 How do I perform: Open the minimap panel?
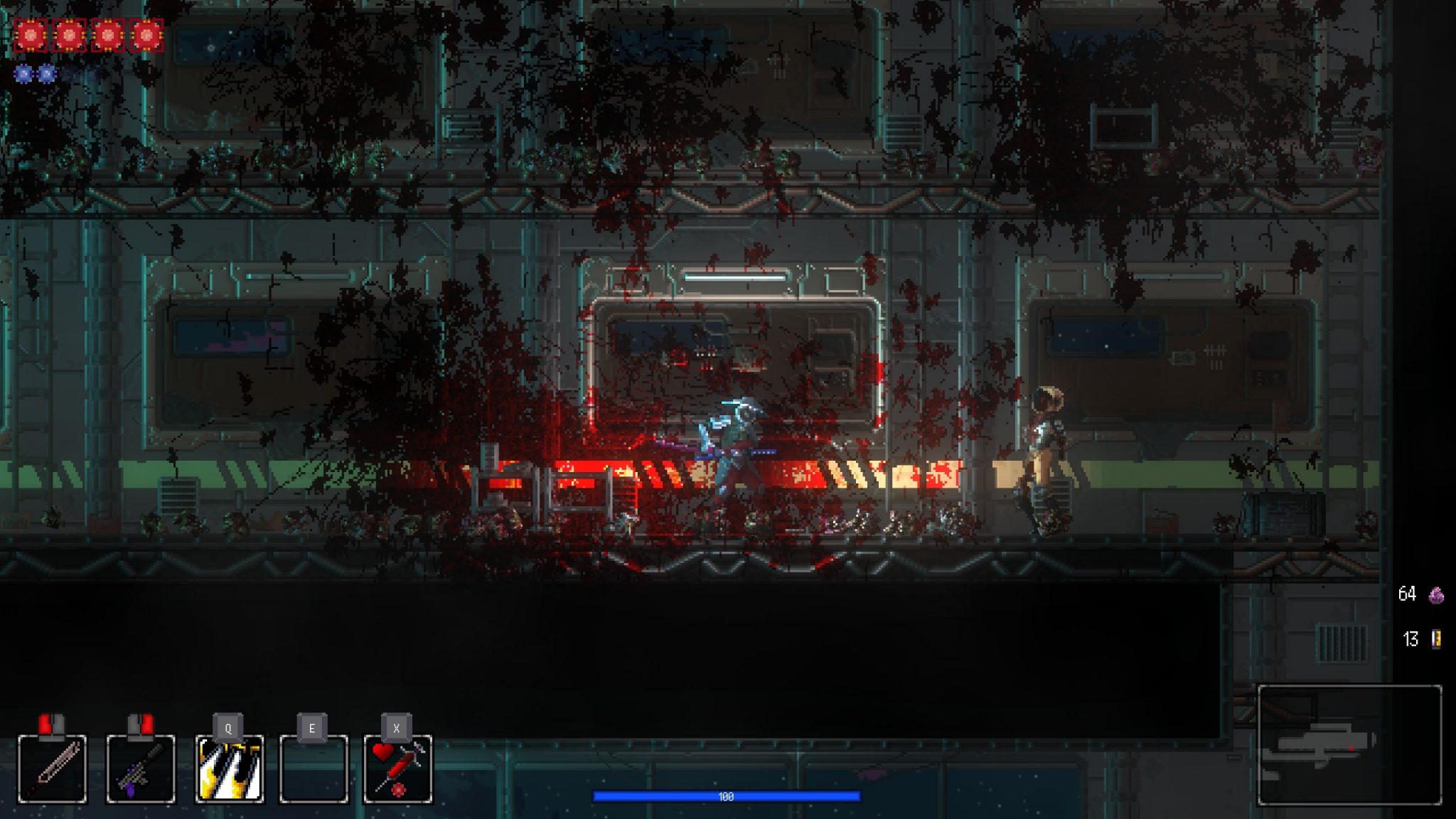point(1349,744)
